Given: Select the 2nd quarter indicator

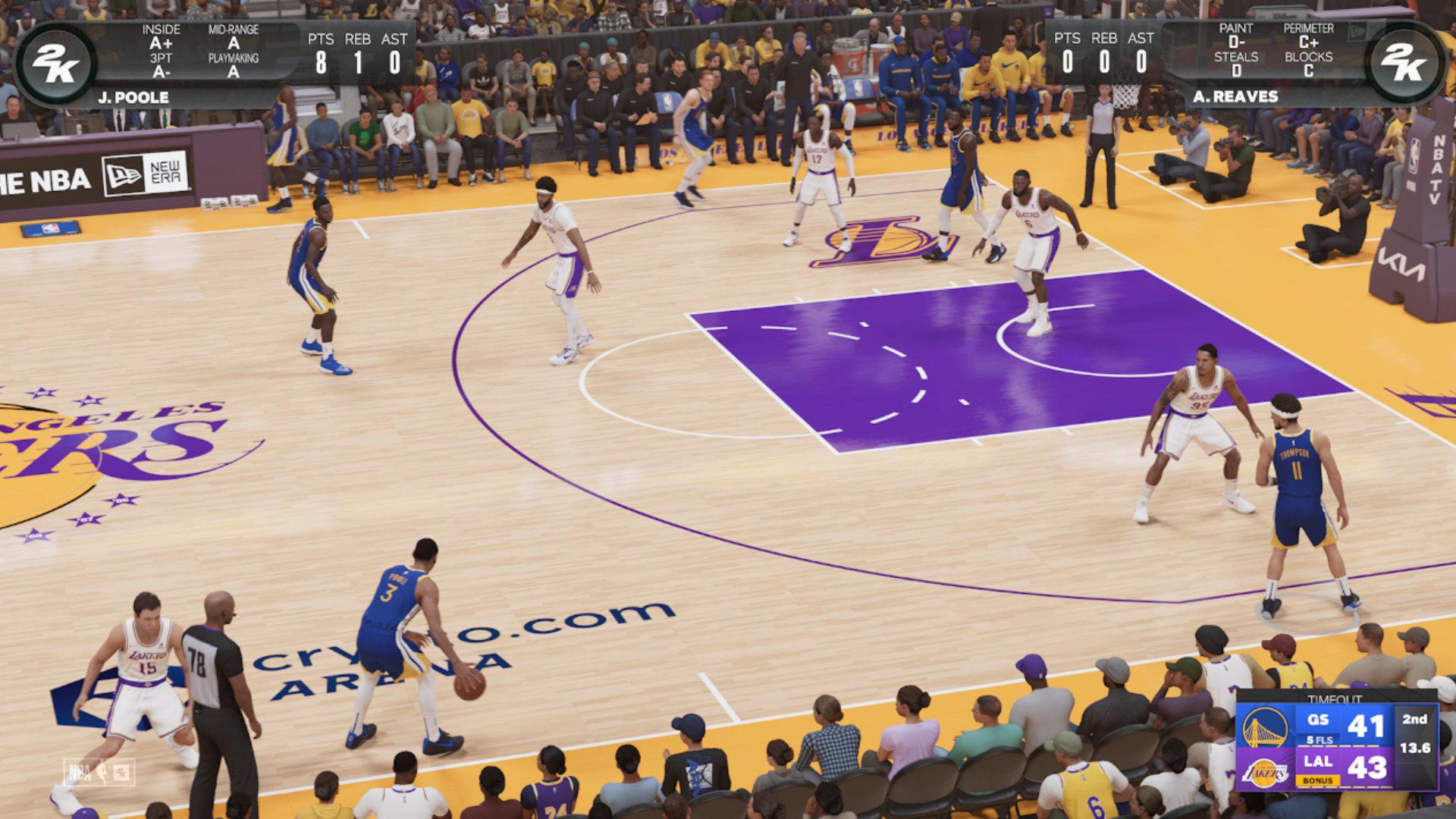Looking at the screenshot, I should pyautogui.click(x=1417, y=720).
